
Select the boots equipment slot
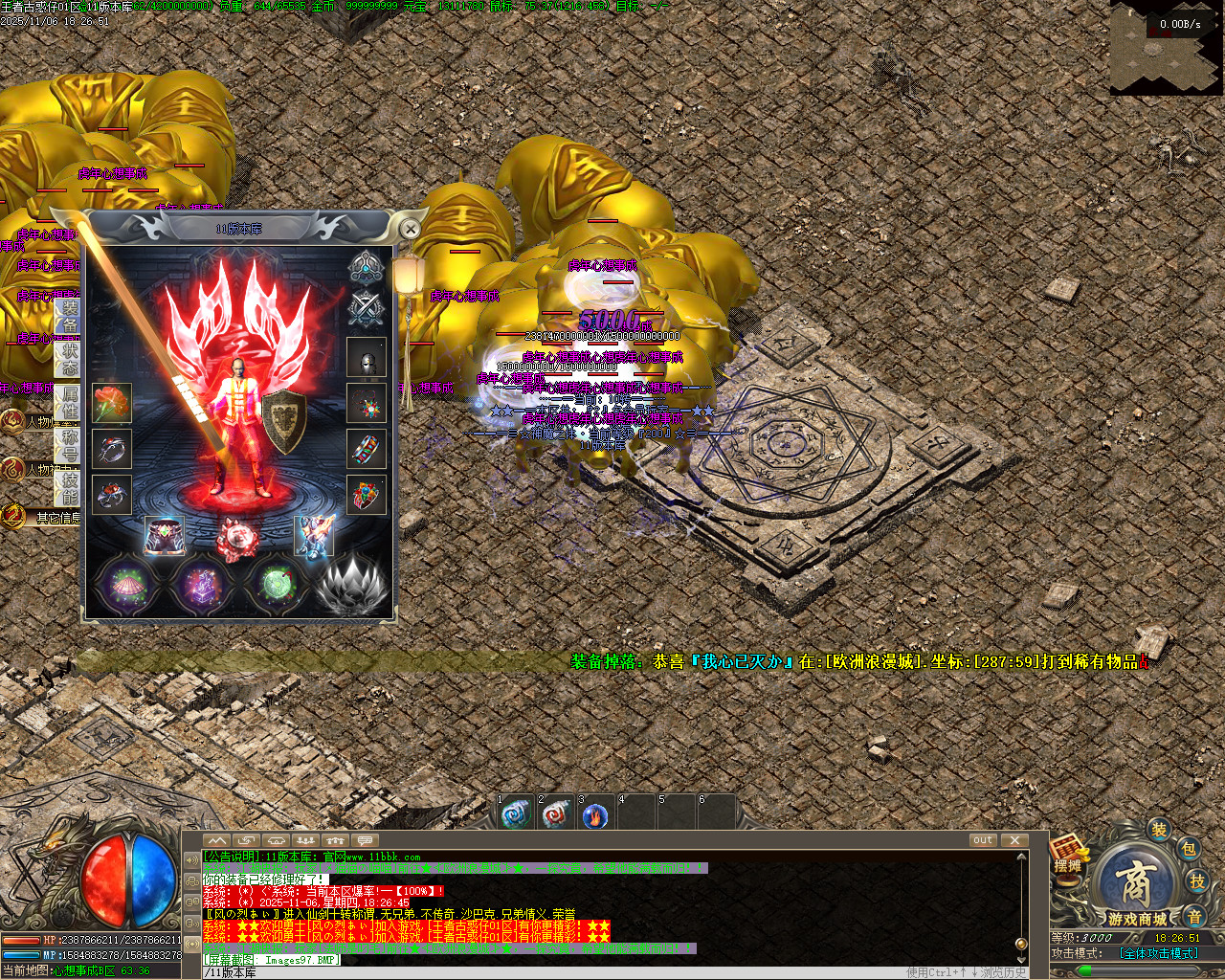[314, 536]
